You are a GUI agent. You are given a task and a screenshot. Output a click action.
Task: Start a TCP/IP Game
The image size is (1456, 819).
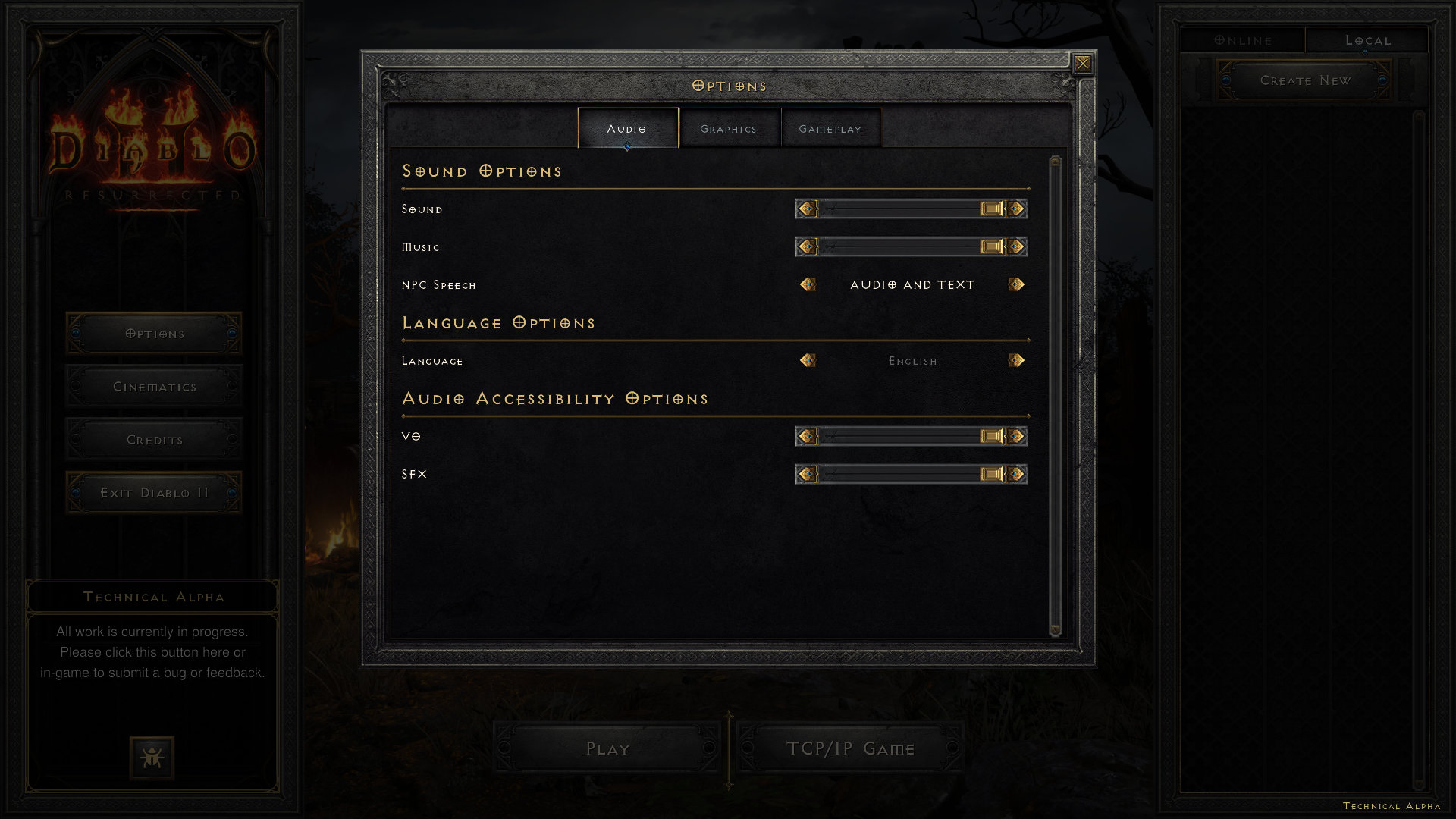850,748
